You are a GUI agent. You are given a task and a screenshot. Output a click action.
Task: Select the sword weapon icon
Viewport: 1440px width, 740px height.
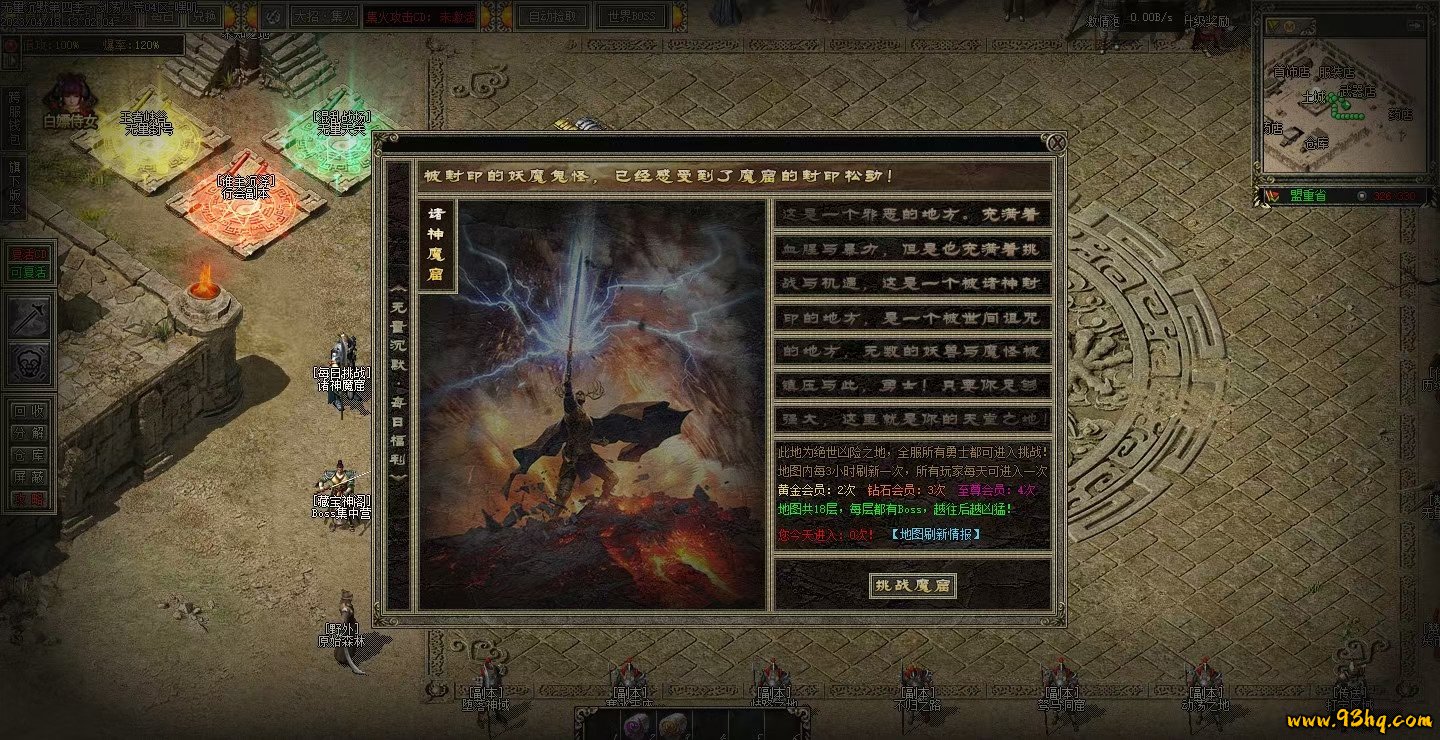click(29, 318)
